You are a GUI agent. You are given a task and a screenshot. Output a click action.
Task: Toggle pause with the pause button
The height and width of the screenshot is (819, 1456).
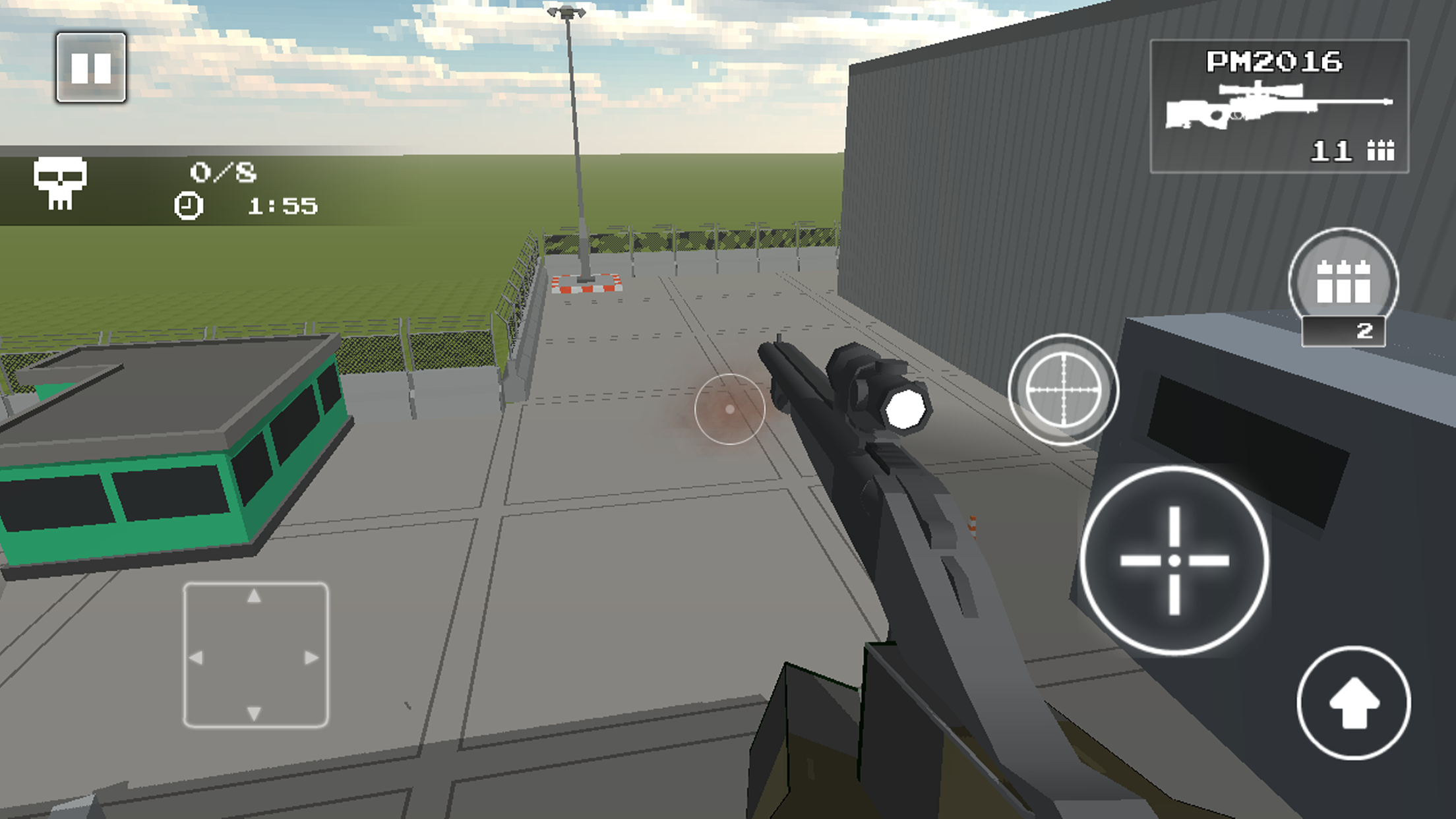pos(92,66)
